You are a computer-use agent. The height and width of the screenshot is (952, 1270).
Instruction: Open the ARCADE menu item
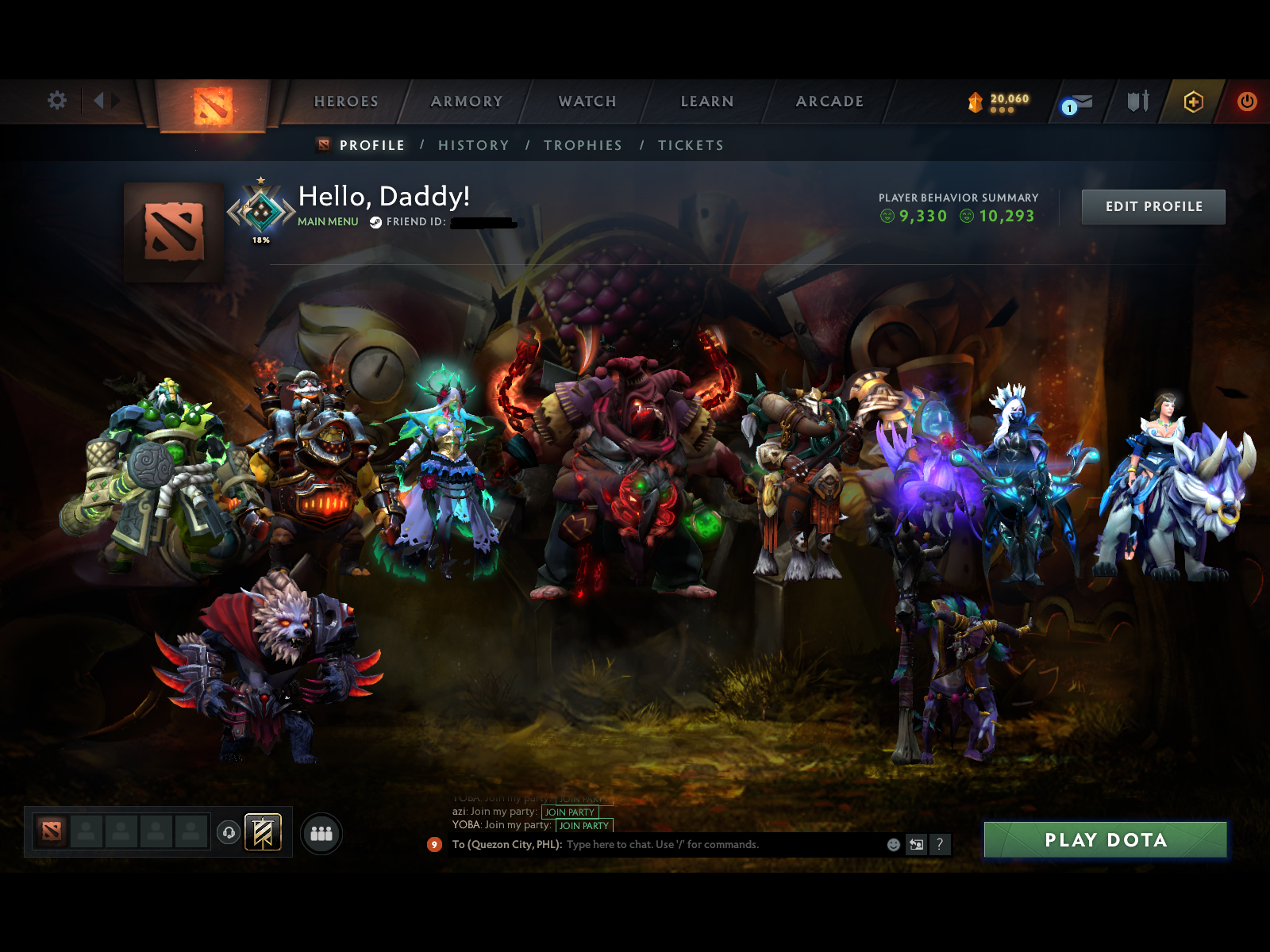(829, 102)
